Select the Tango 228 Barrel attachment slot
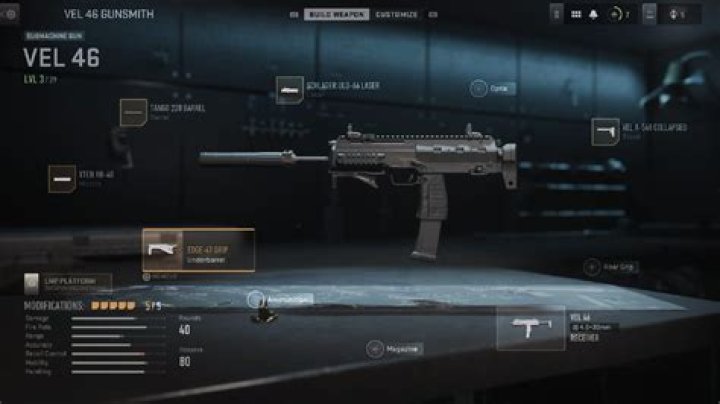This screenshot has width=720, height=404. coord(133,112)
